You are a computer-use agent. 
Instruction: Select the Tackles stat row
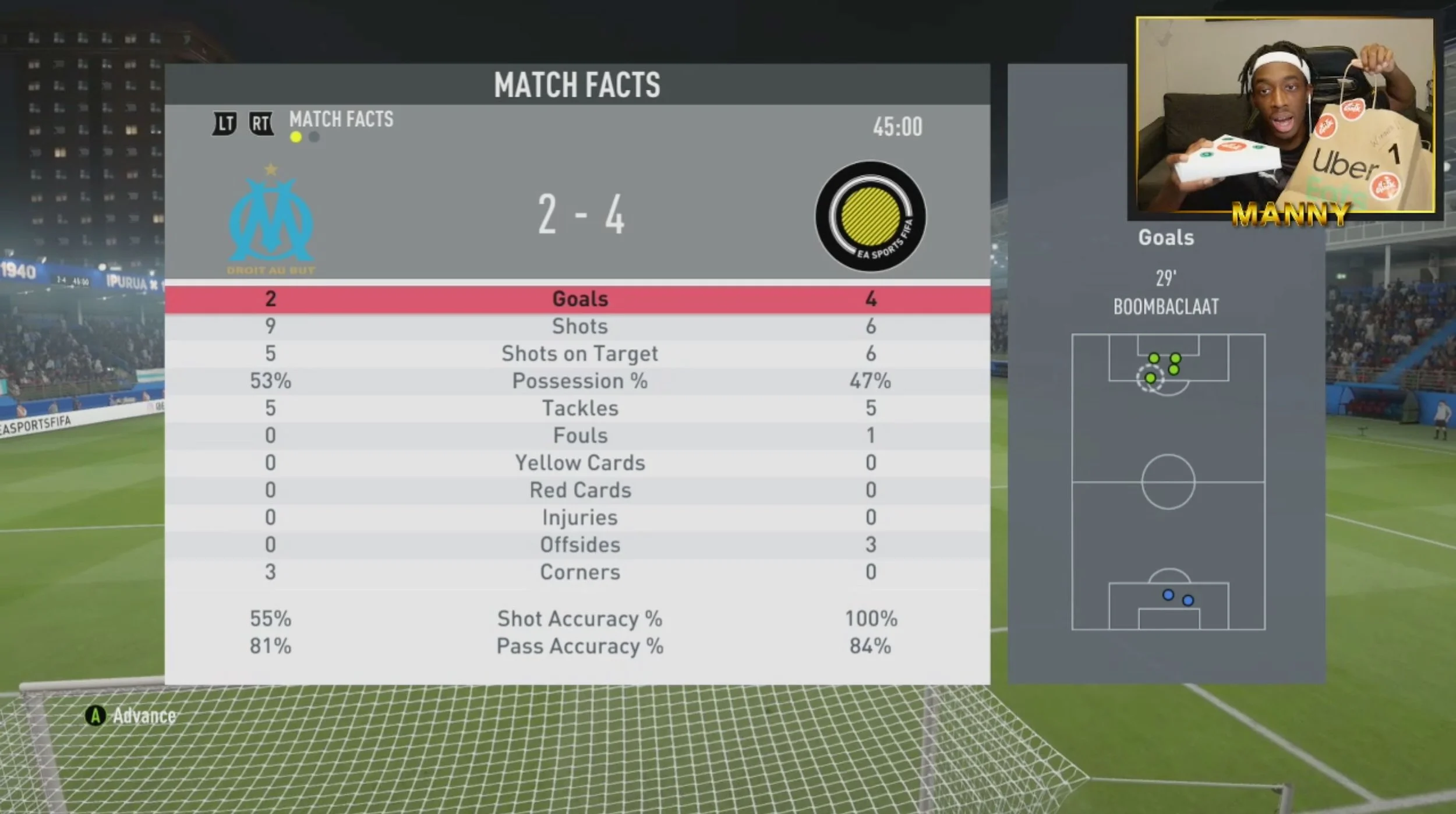tap(579, 408)
